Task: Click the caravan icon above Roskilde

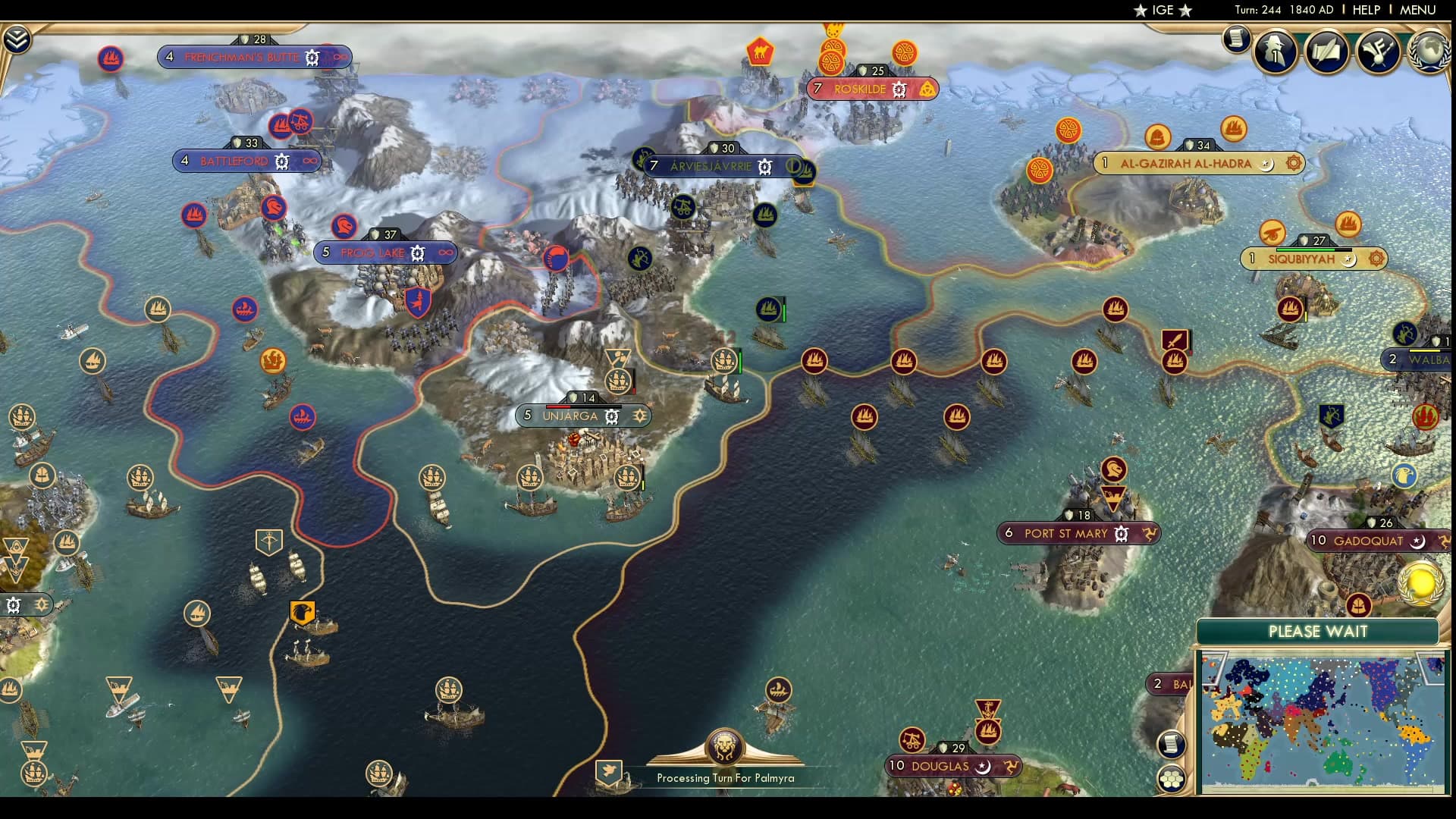Action: [x=761, y=52]
